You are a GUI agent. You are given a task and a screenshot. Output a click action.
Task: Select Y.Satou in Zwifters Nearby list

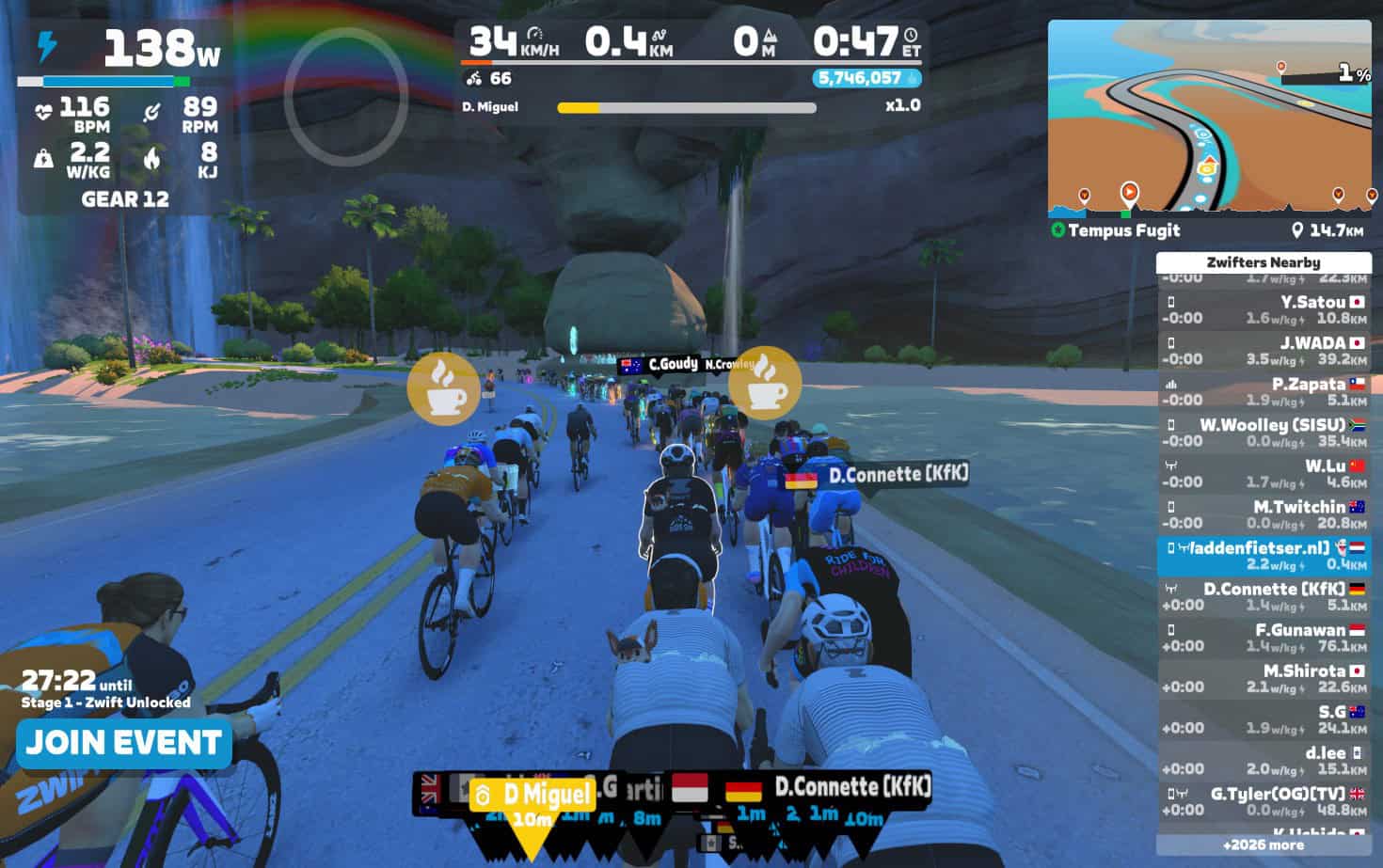[x=1263, y=309]
